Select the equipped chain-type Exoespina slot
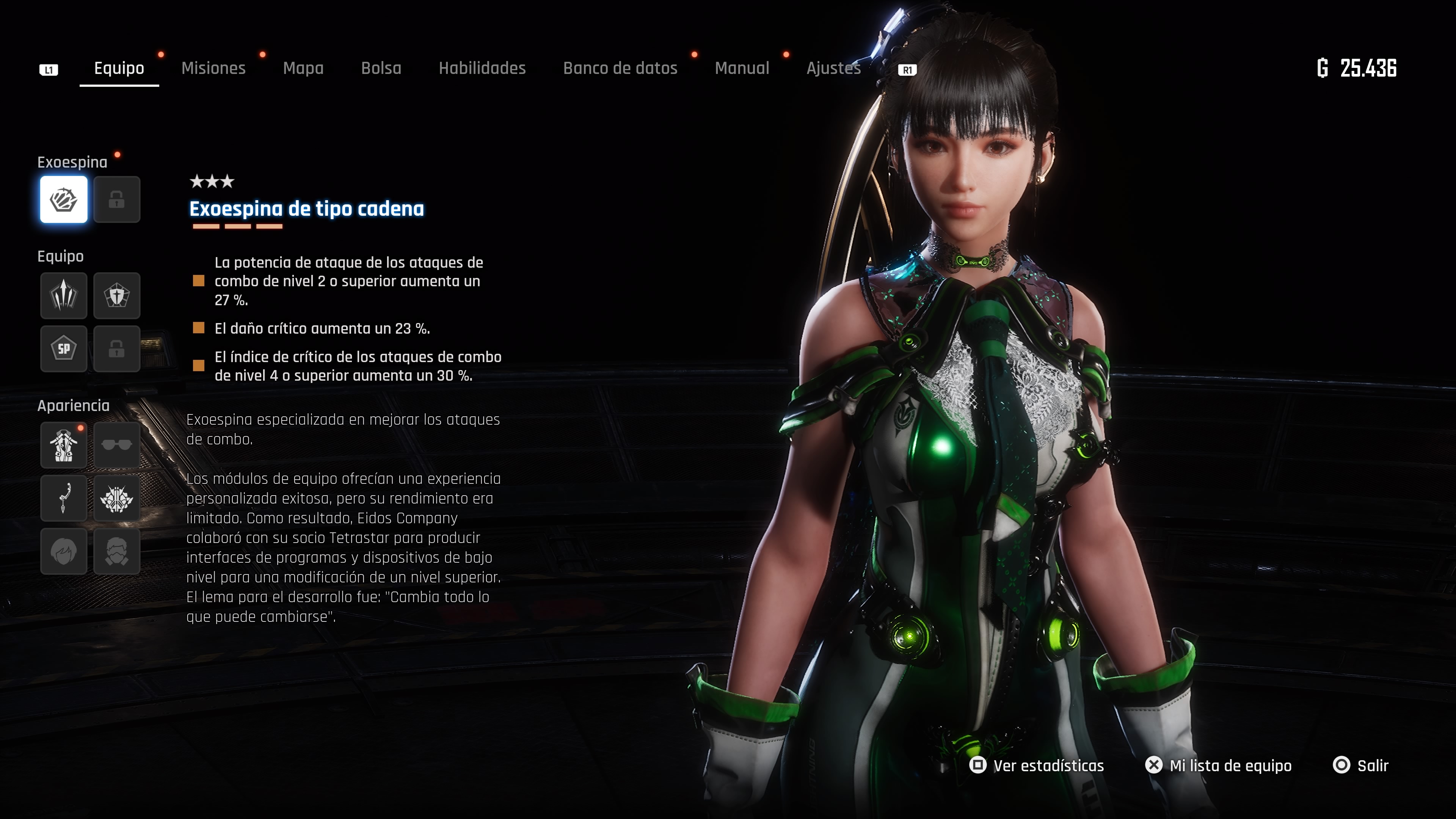Viewport: 1456px width, 819px height. coord(64,199)
